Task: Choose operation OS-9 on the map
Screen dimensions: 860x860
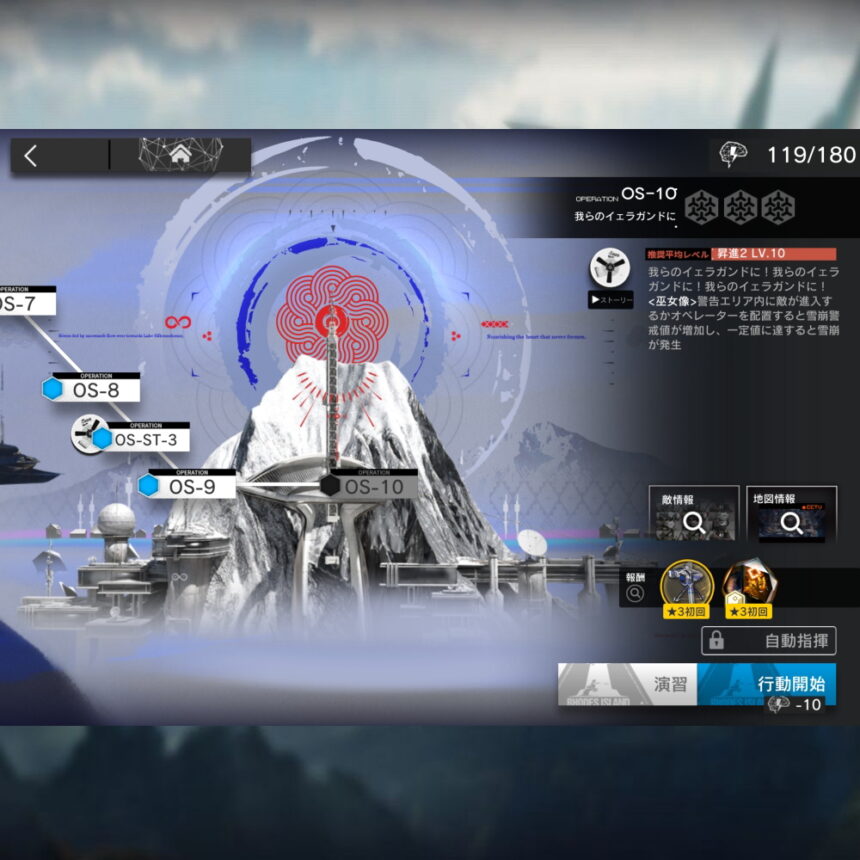Action: coord(190,486)
